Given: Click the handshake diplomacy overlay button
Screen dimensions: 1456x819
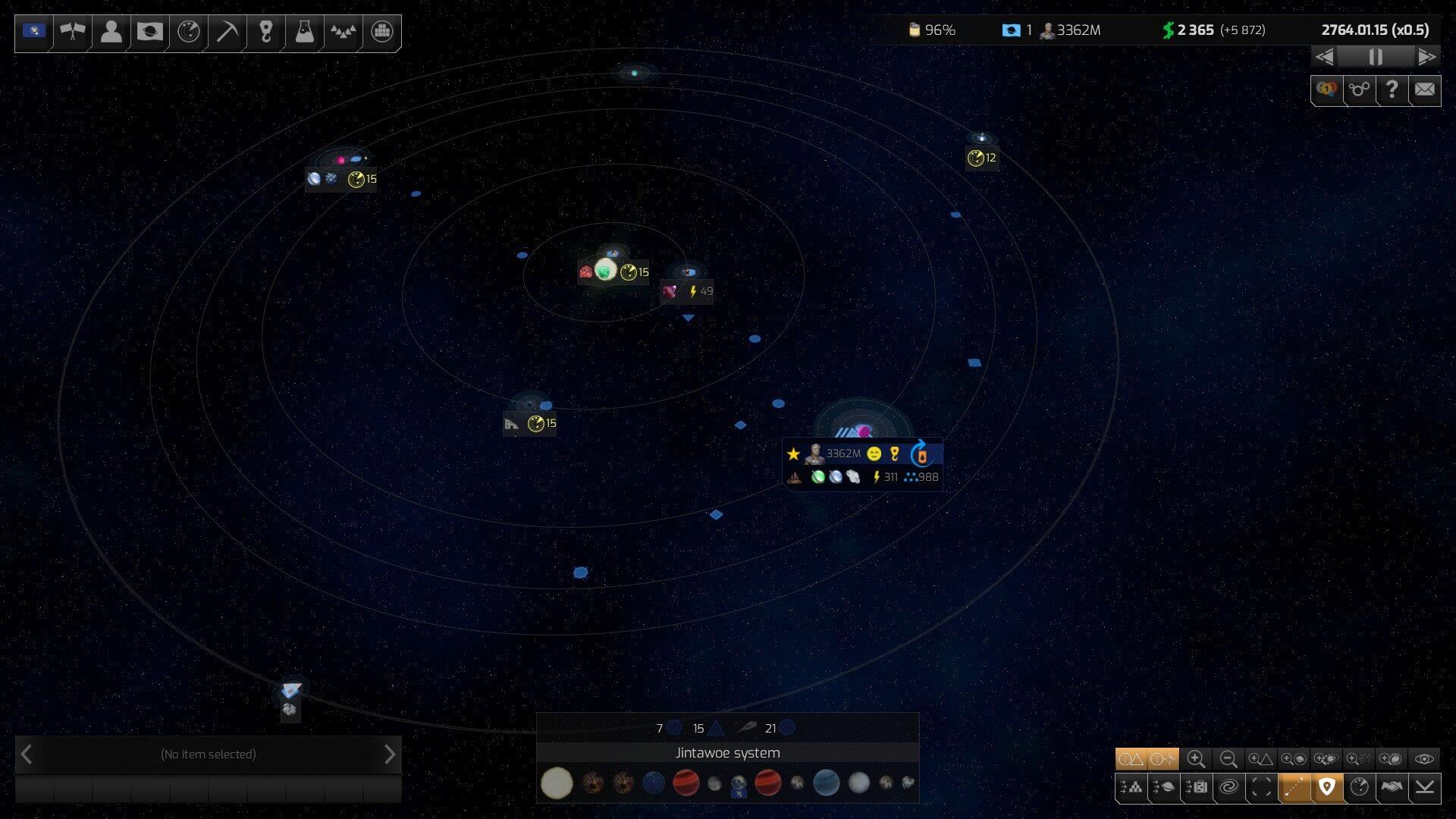Looking at the screenshot, I should point(1392,787).
